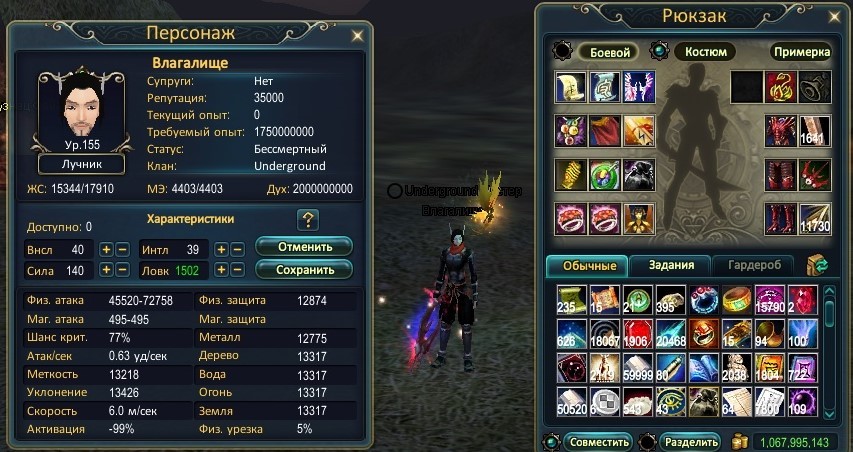Click the Отменить button
Viewport: 853px width, 452px height.
304,247
